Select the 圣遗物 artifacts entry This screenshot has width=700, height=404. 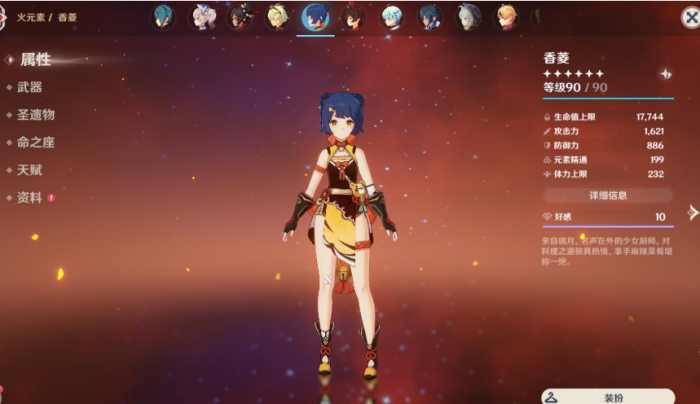[36, 115]
